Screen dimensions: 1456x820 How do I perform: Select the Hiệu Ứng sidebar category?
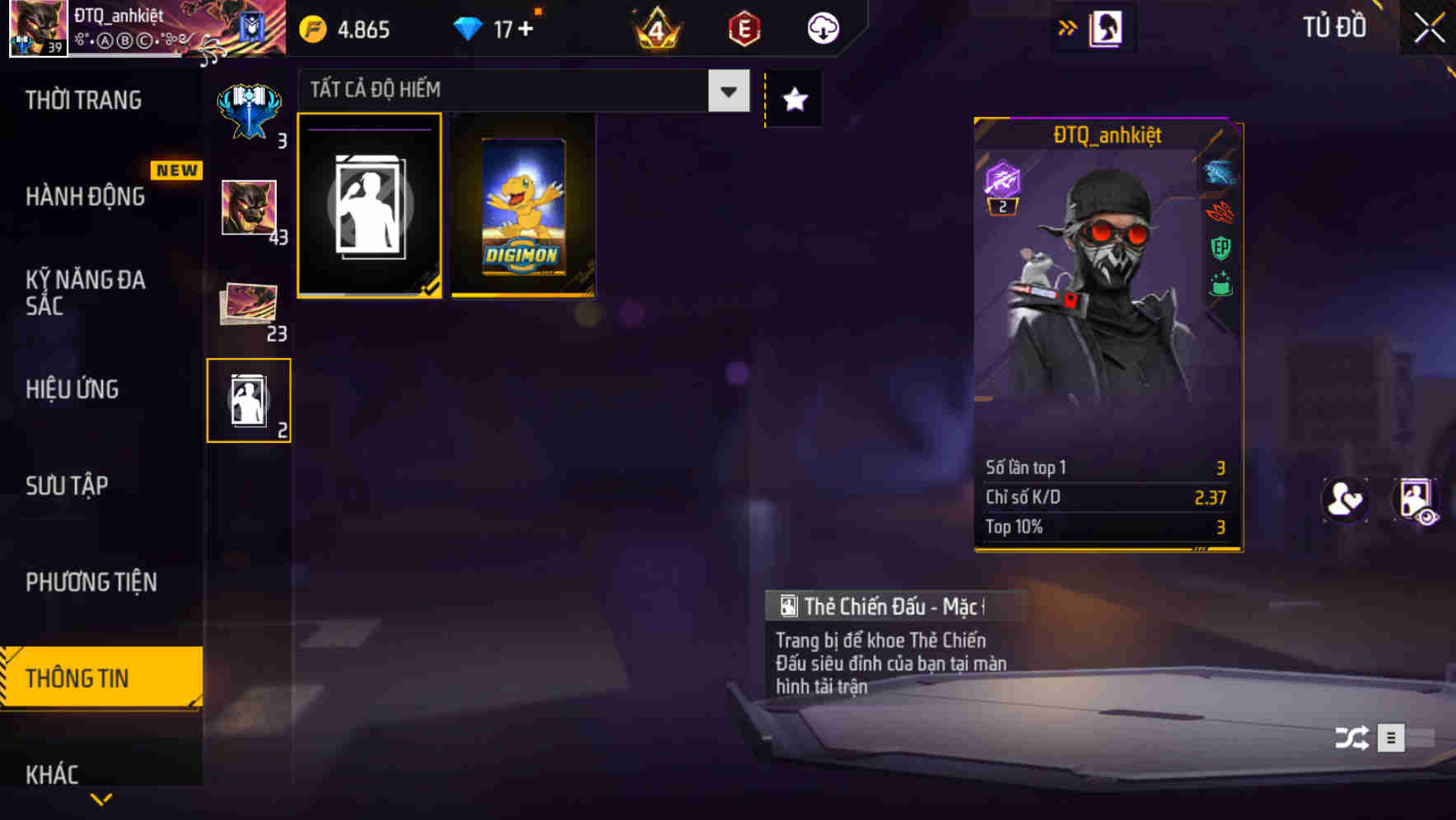(x=71, y=389)
